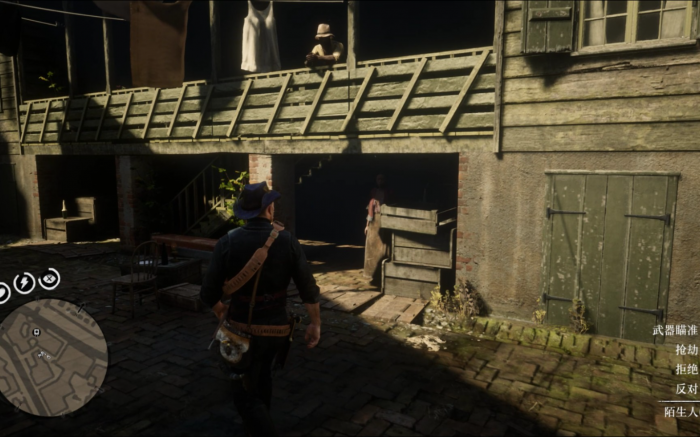Choose 拒绝 to decline the stranger
Viewport: 700px width, 437px height.
tap(686, 369)
